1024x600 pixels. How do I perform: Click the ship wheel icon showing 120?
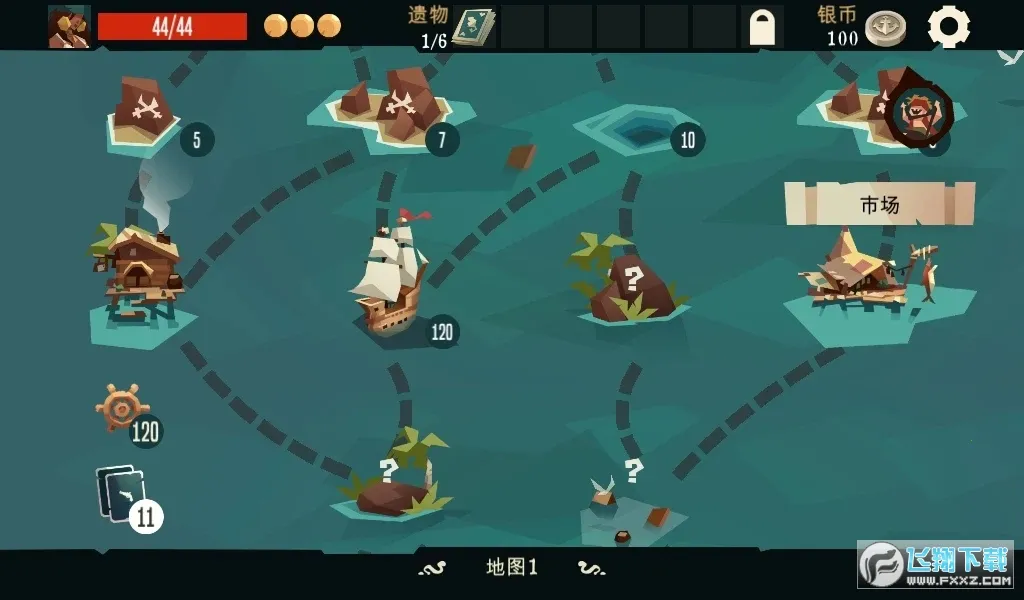[122, 407]
